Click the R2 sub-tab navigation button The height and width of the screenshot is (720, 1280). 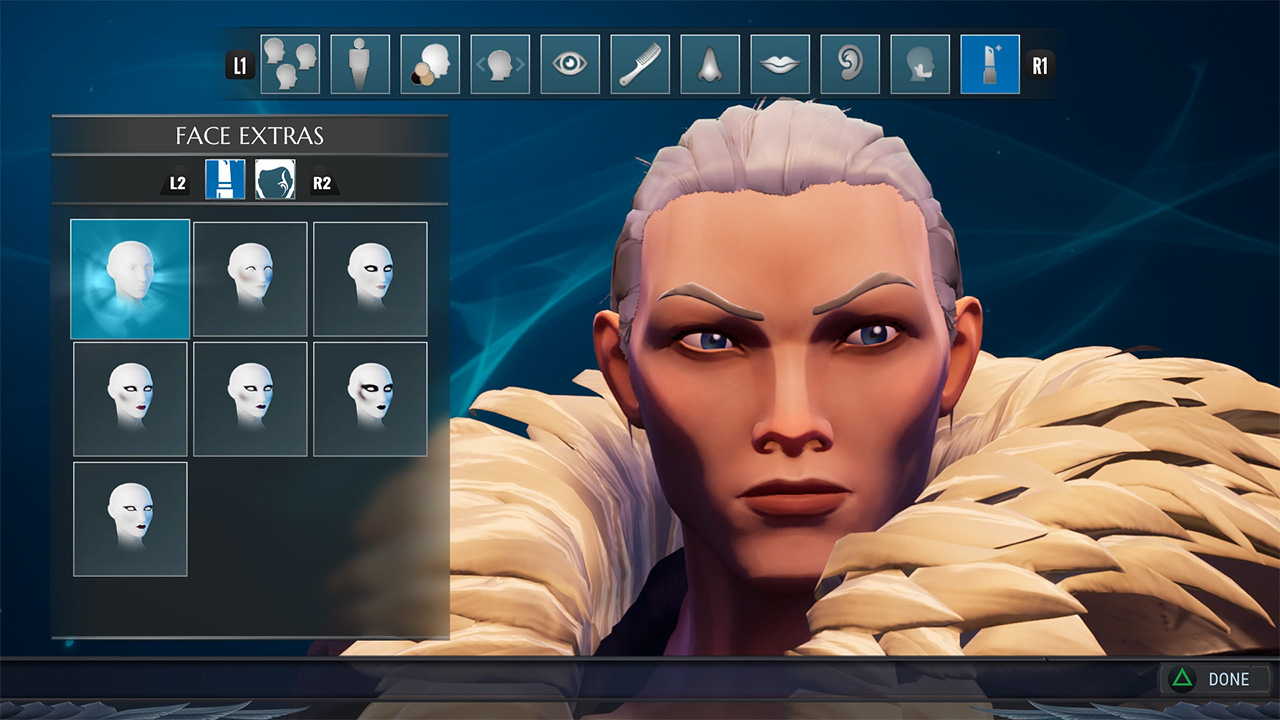click(323, 181)
